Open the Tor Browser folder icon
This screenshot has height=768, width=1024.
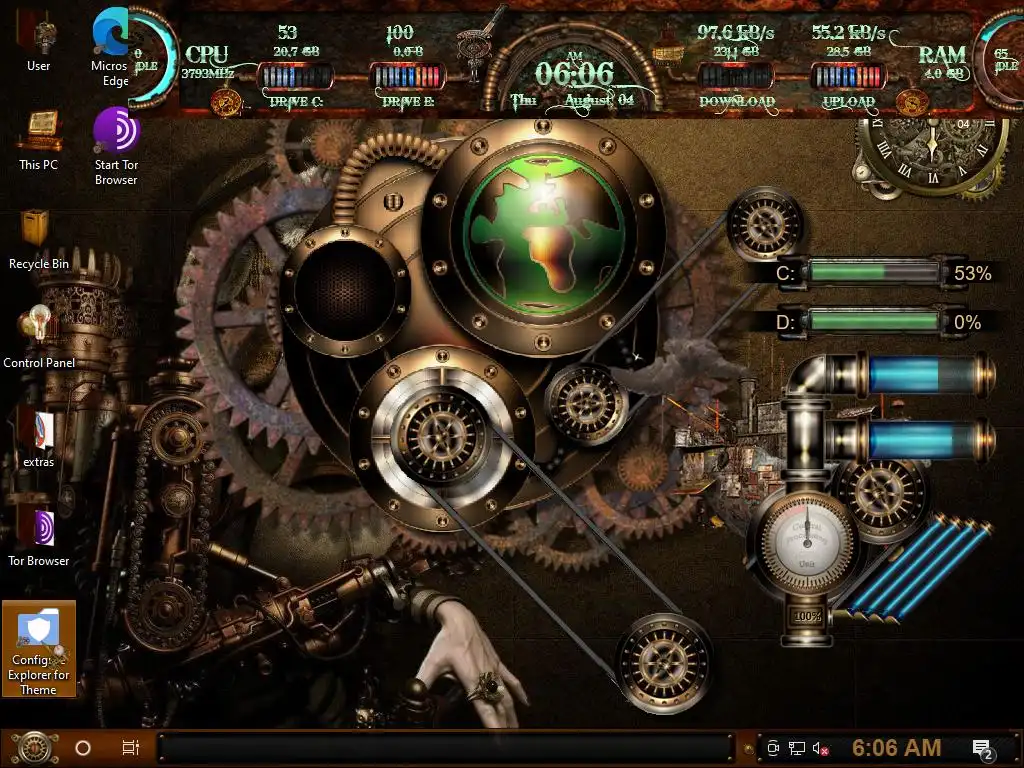point(39,528)
